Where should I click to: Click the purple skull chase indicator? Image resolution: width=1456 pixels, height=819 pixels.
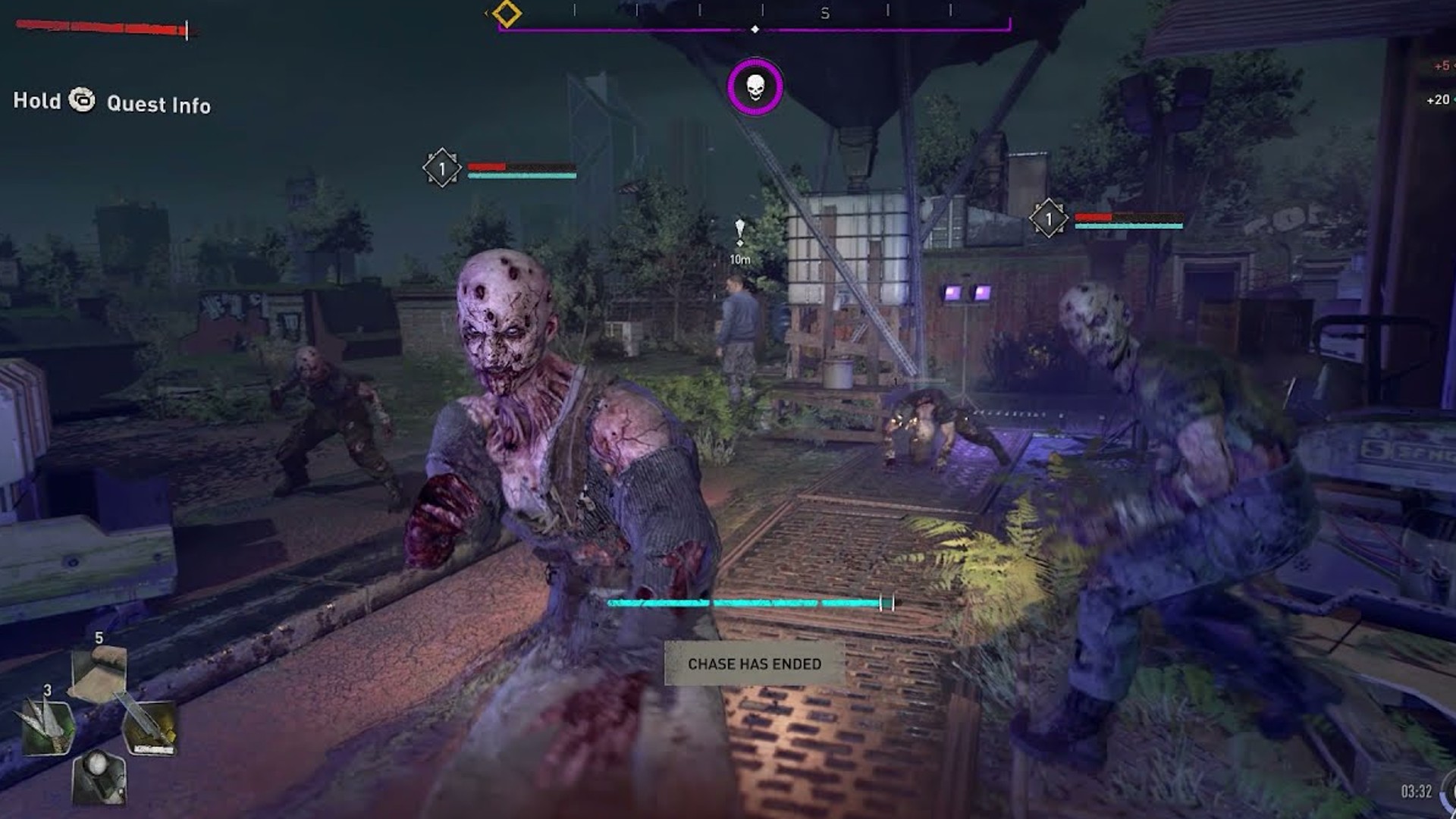[755, 87]
